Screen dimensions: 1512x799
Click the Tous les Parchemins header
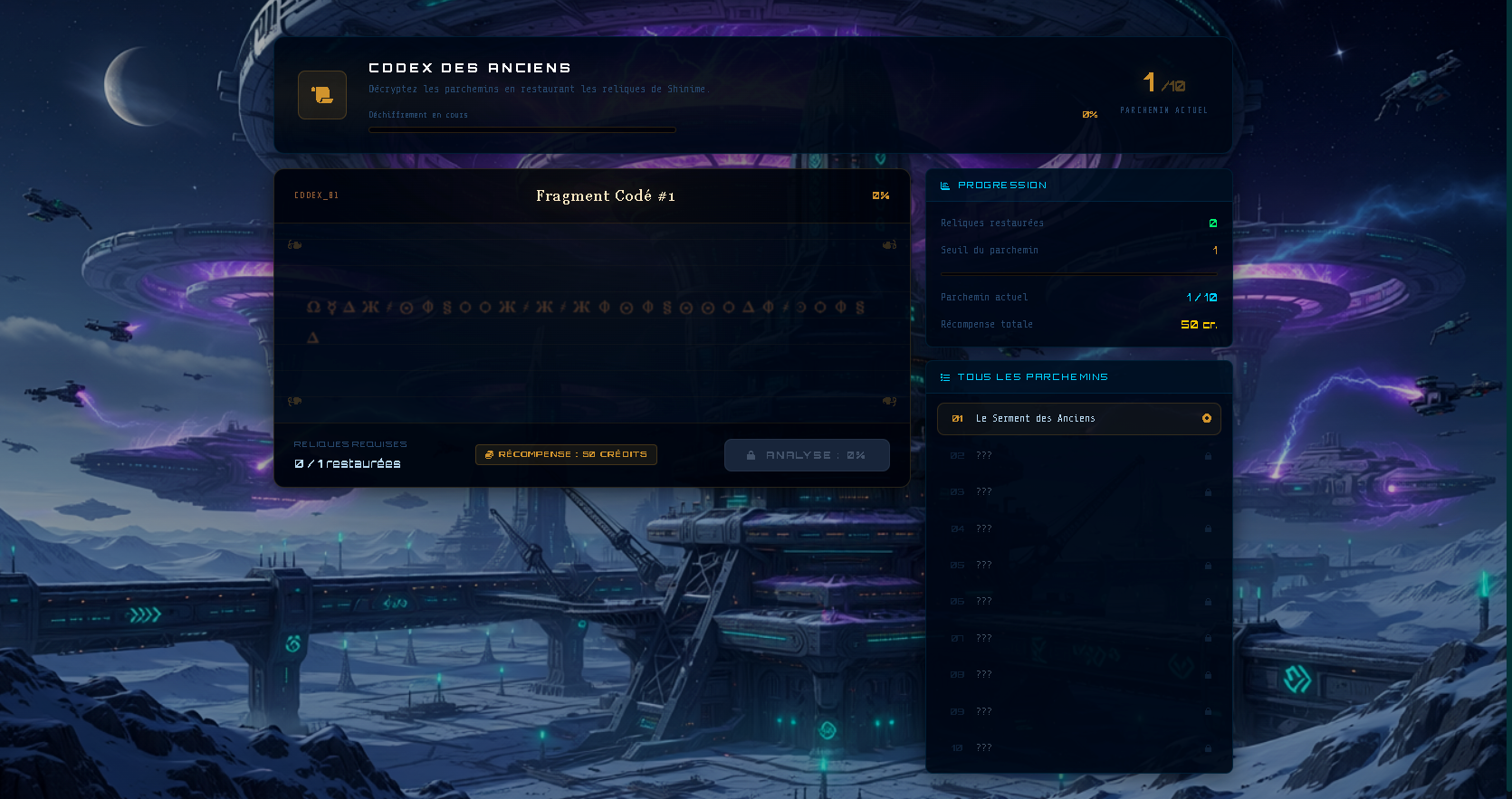[x=1032, y=377]
